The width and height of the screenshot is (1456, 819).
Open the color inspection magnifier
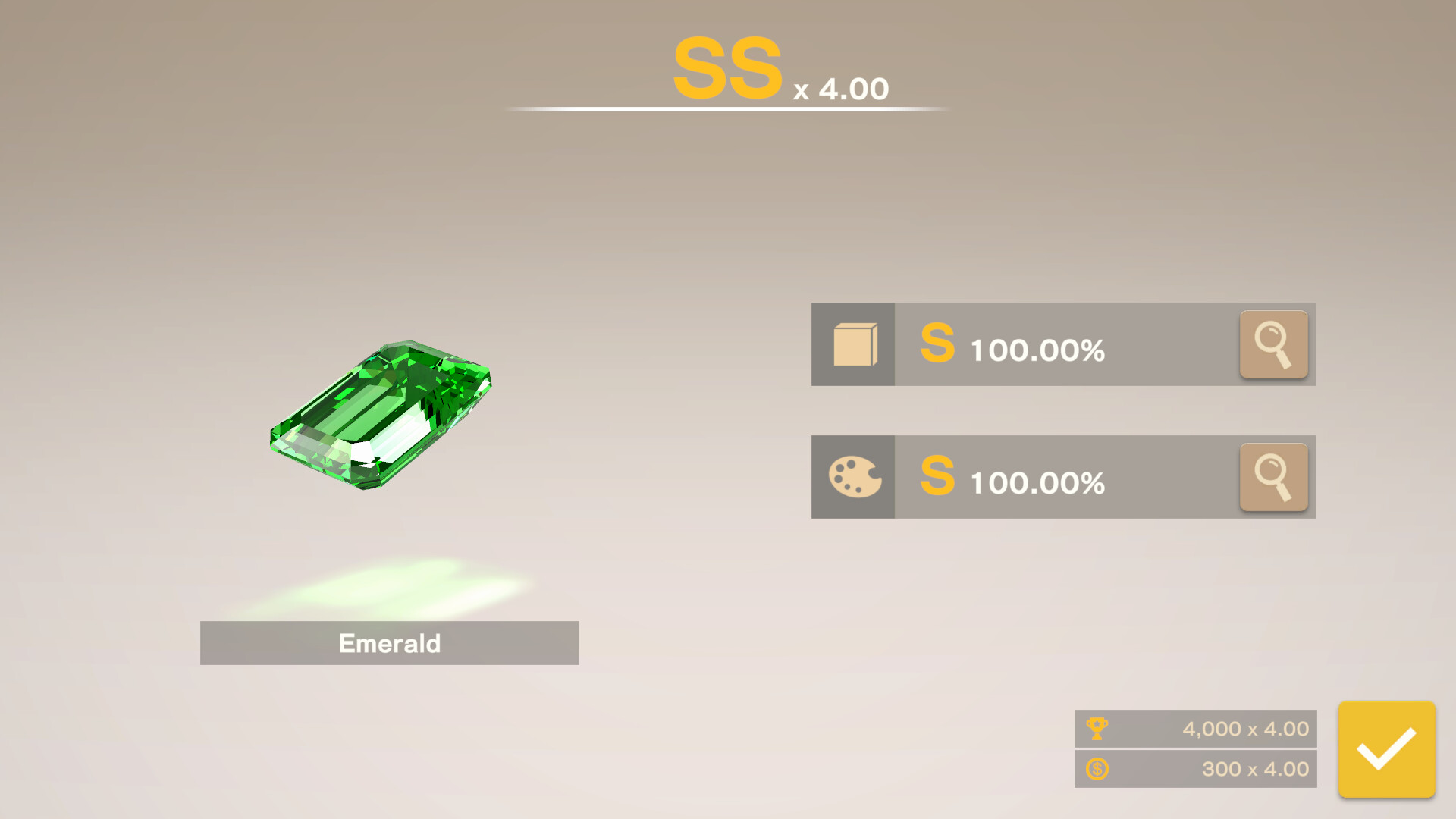1273,476
